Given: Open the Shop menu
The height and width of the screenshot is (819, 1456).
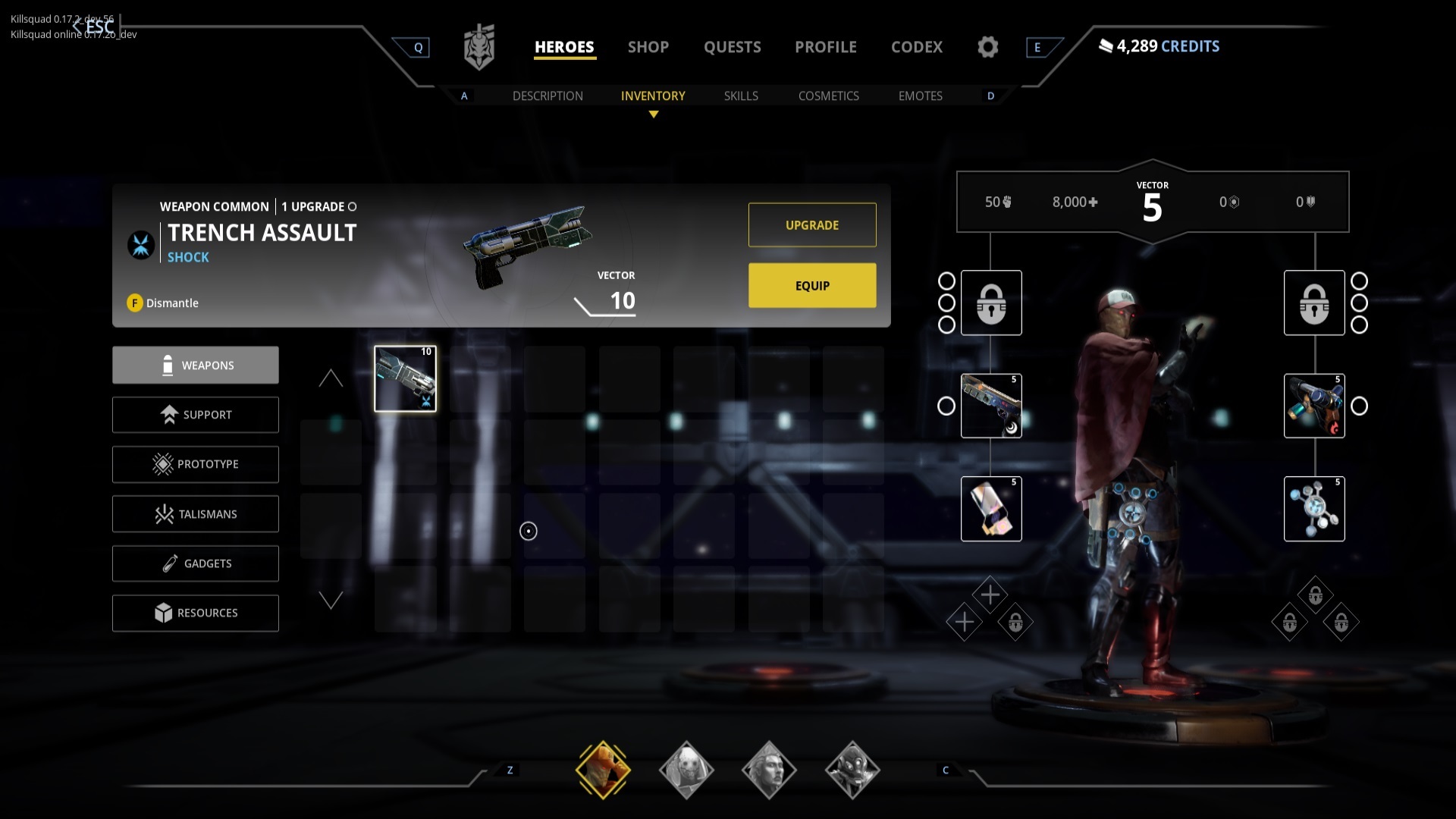Looking at the screenshot, I should [x=648, y=47].
